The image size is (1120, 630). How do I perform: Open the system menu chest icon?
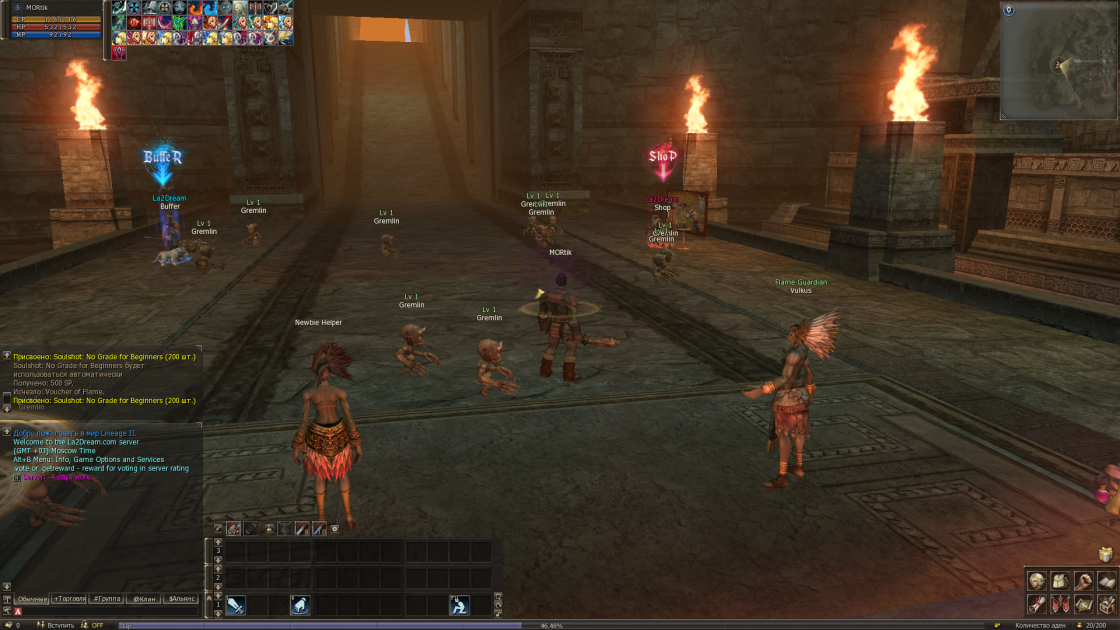(x=1106, y=604)
